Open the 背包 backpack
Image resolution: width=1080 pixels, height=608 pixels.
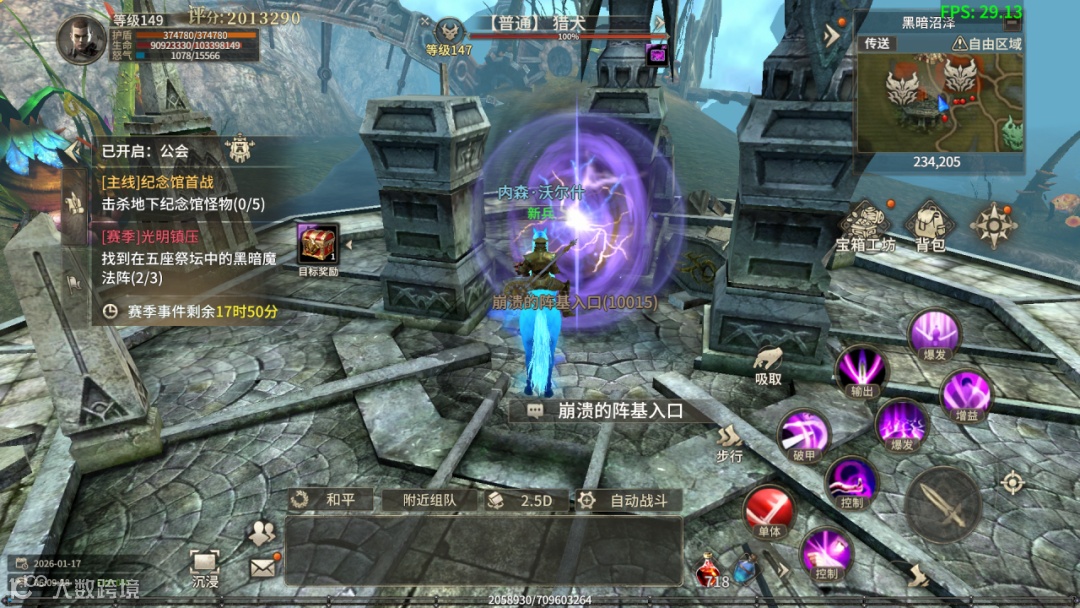tap(930, 224)
